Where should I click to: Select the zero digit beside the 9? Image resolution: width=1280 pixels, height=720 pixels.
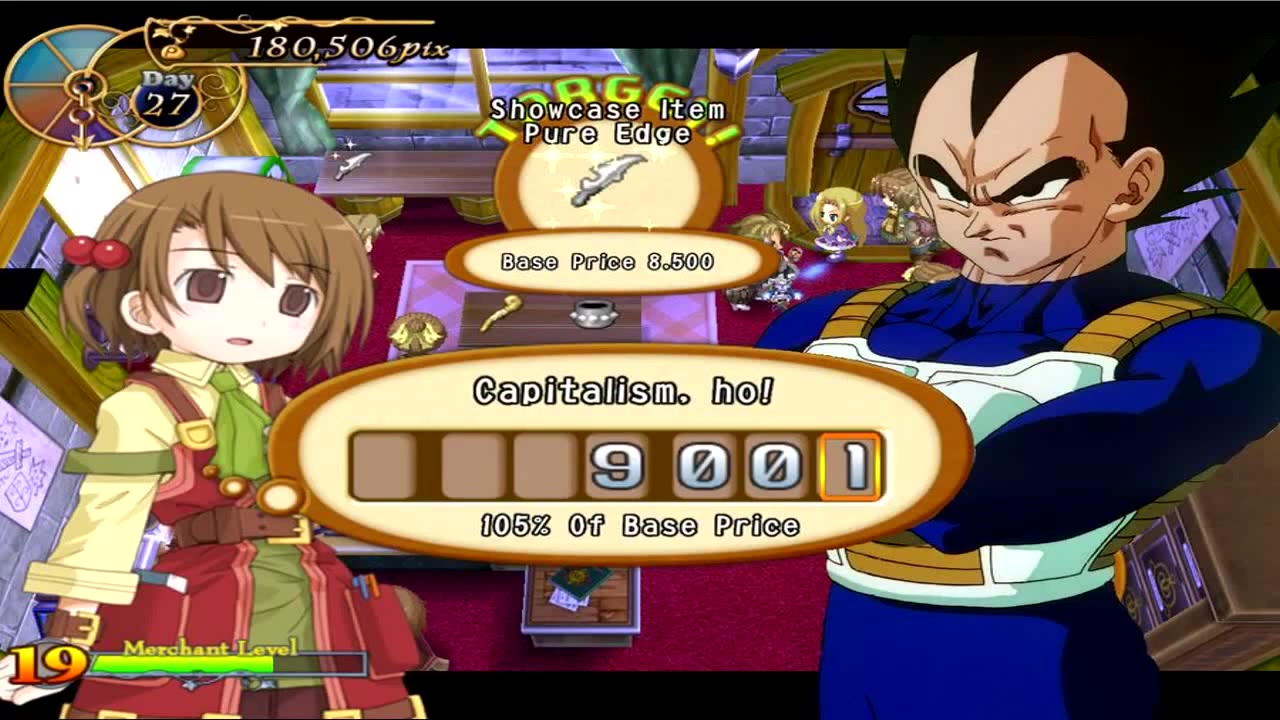[x=705, y=466]
